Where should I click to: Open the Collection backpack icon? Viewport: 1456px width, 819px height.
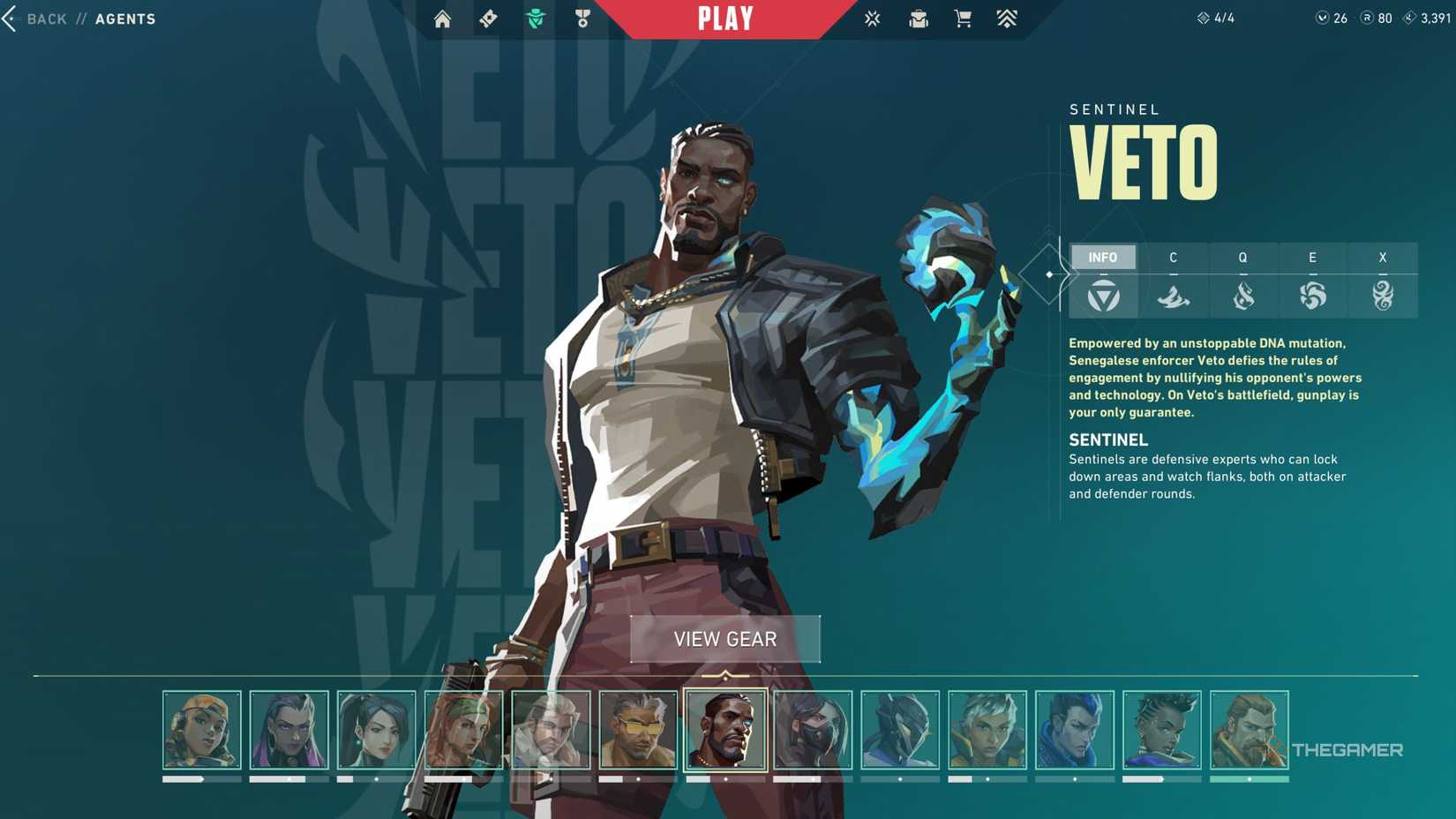click(x=918, y=19)
